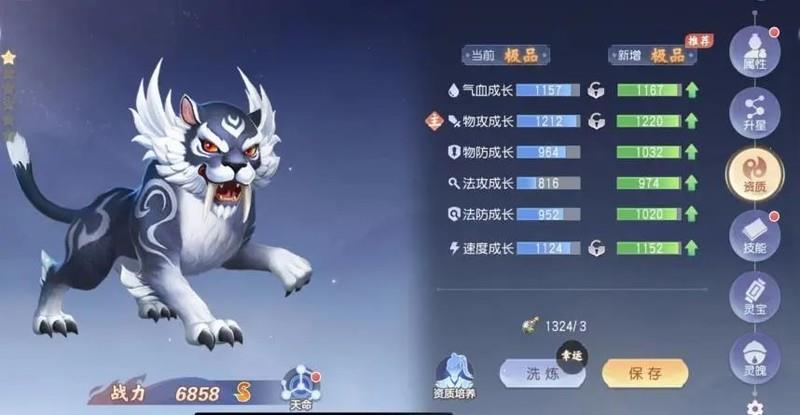800x415 pixels.
Task: Show the 灵魄 spirit tab
Action: point(754,357)
